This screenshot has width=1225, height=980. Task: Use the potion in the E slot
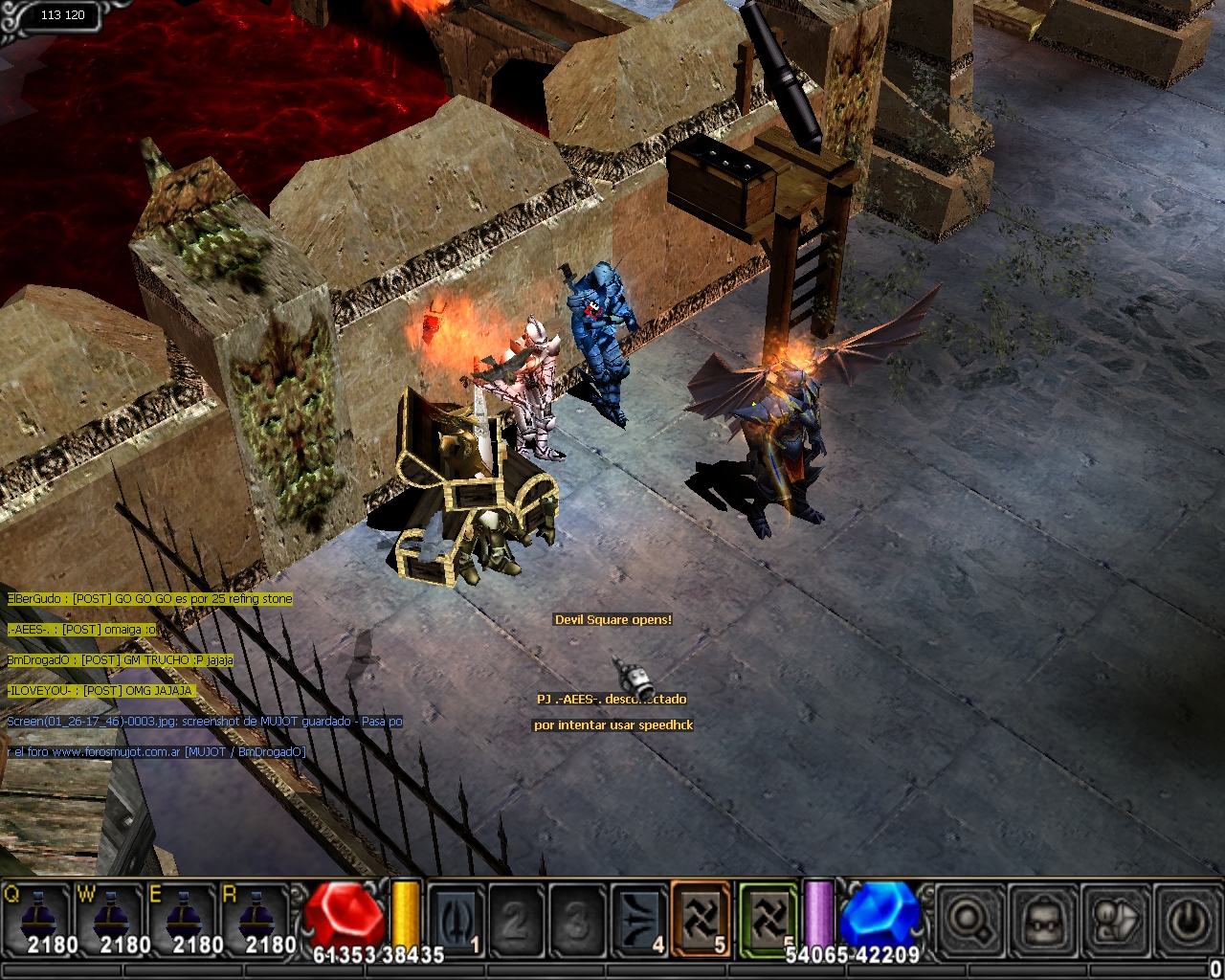(x=183, y=921)
